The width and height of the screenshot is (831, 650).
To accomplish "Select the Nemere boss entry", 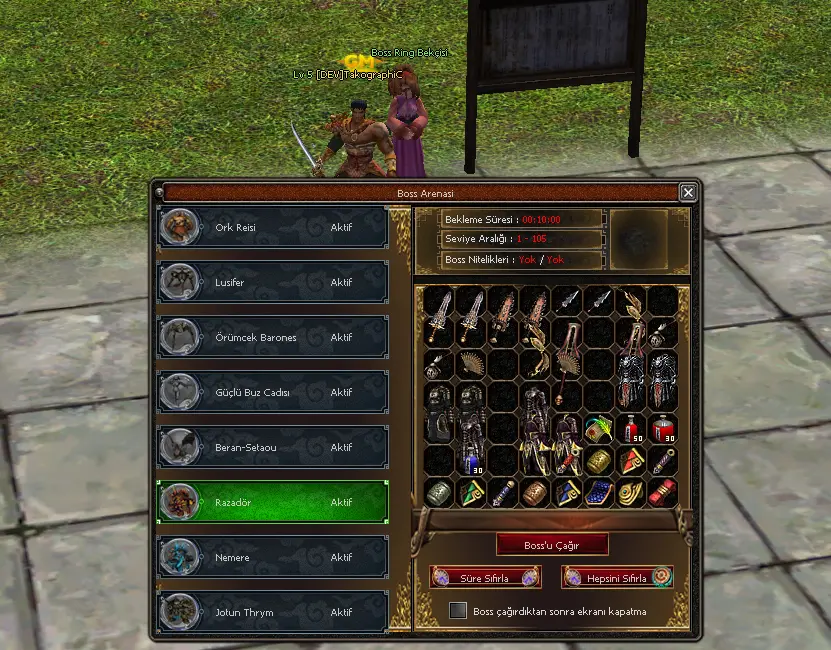I will pos(272,557).
